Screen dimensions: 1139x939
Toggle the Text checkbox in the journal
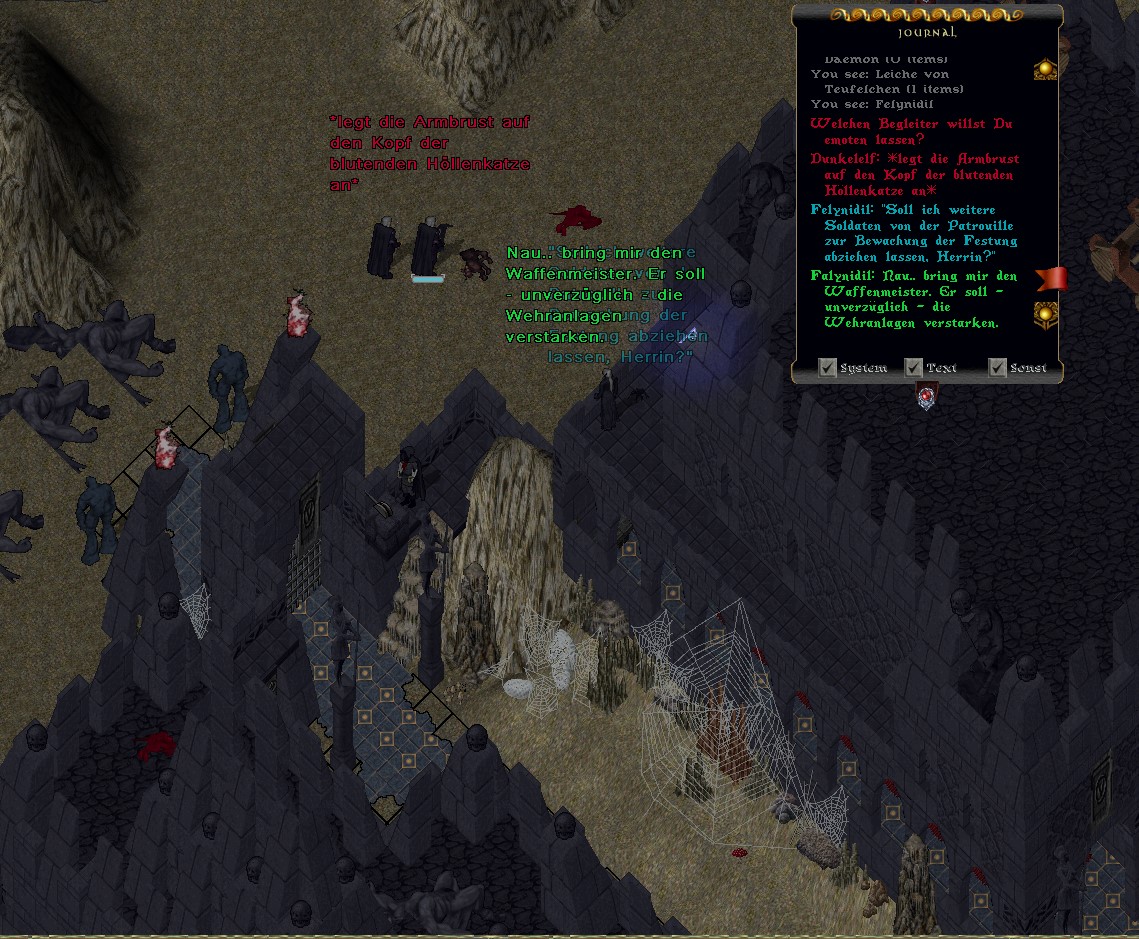pyautogui.click(x=913, y=368)
